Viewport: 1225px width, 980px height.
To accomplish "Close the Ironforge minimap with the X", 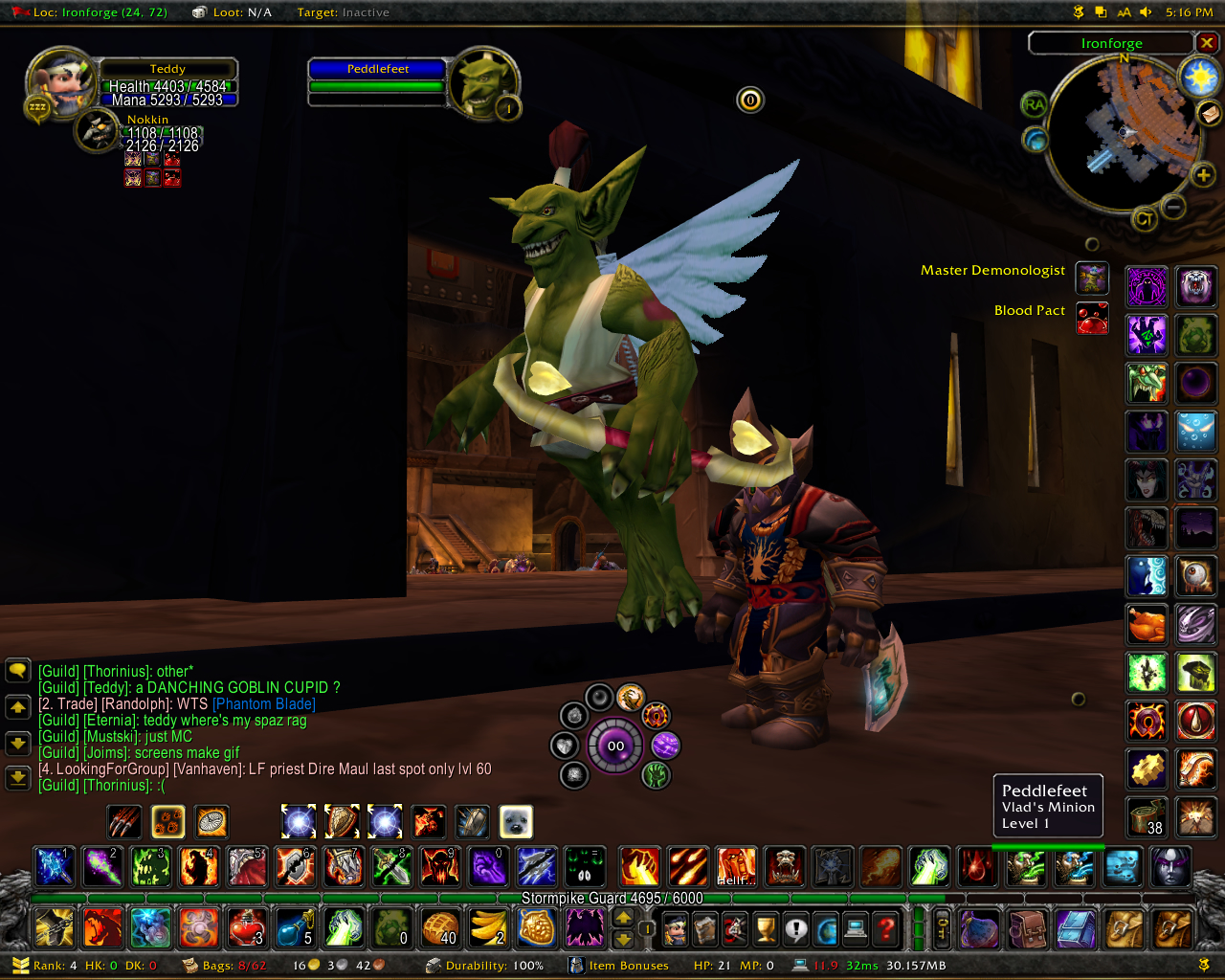I will coord(1208,43).
